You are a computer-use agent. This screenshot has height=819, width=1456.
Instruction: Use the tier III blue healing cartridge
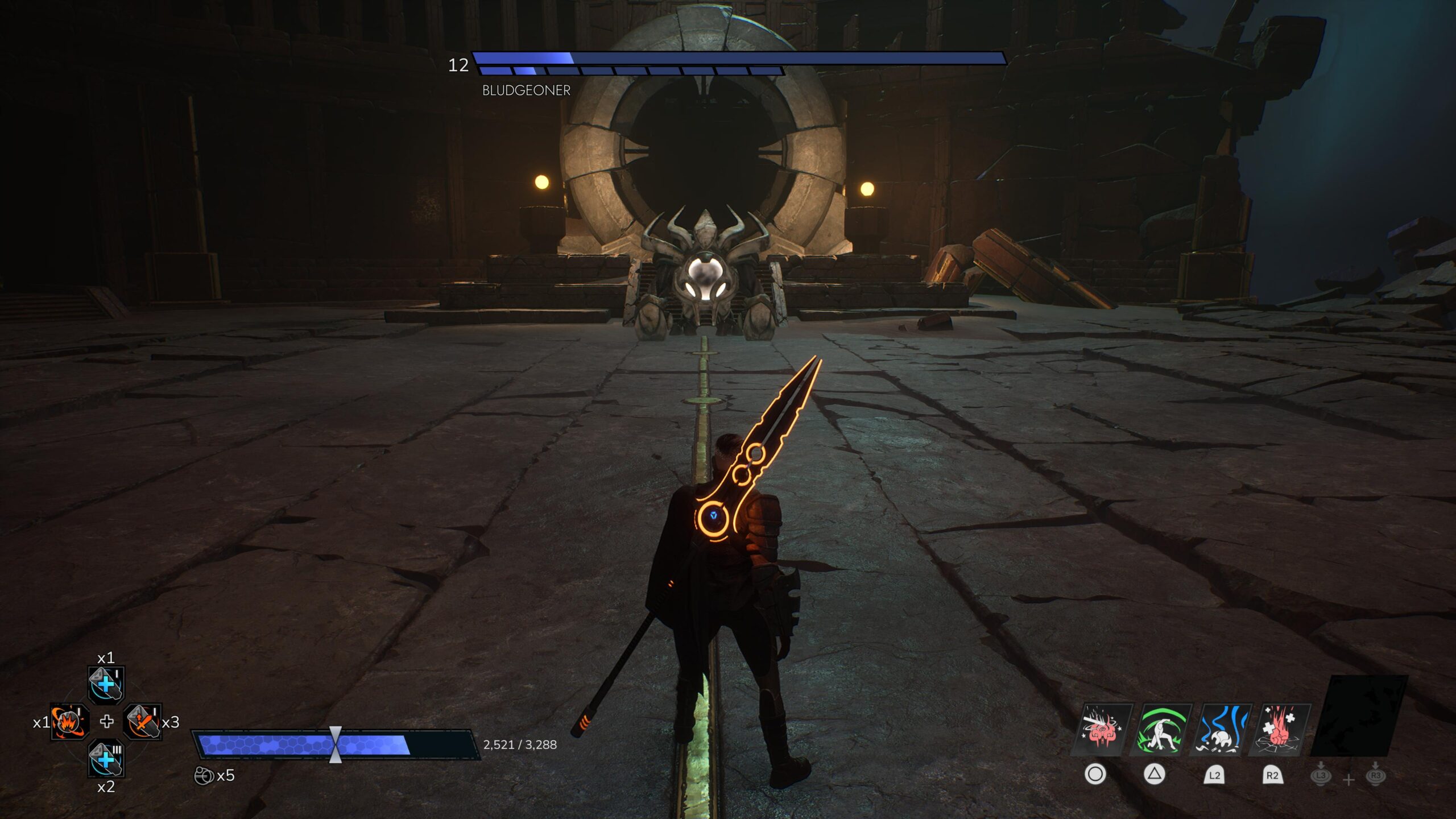point(106,759)
